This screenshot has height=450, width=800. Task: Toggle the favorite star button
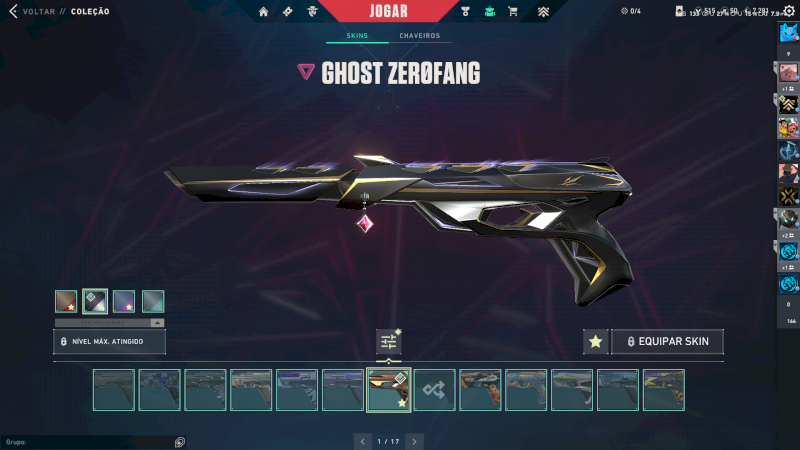[595, 342]
